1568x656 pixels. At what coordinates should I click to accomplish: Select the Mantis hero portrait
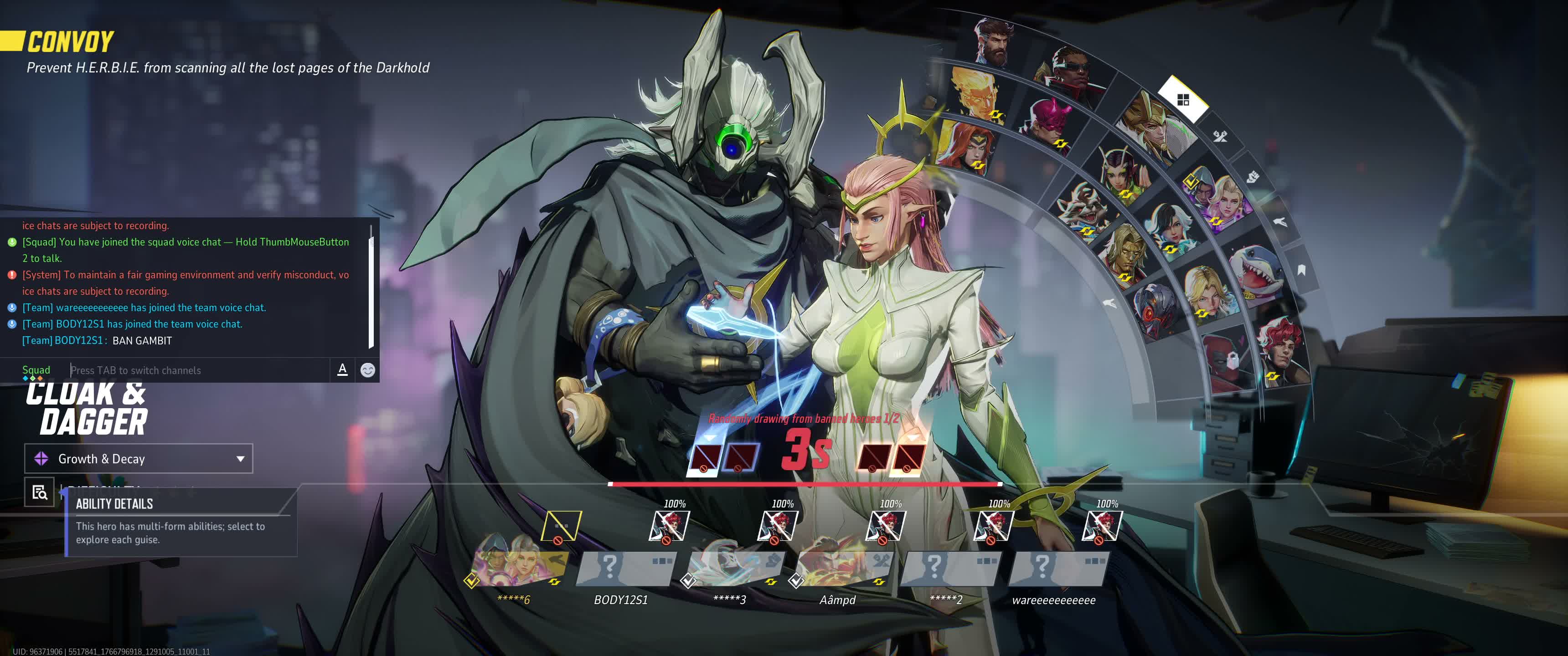tap(1122, 170)
